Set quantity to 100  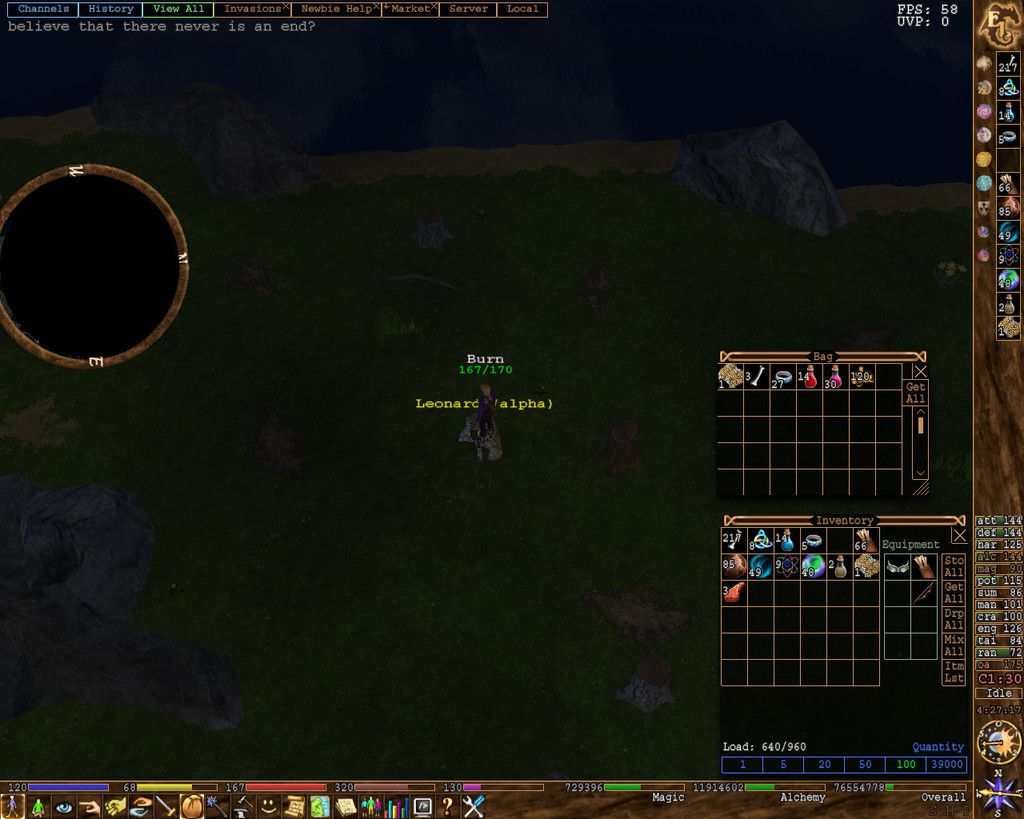pyautogui.click(x=906, y=765)
